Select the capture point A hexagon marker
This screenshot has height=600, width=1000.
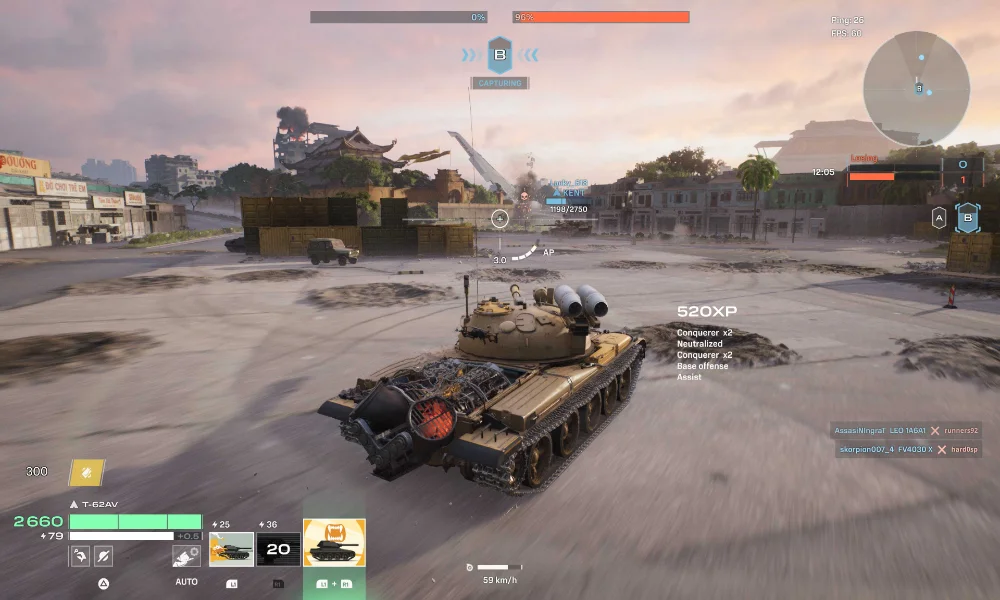939,218
